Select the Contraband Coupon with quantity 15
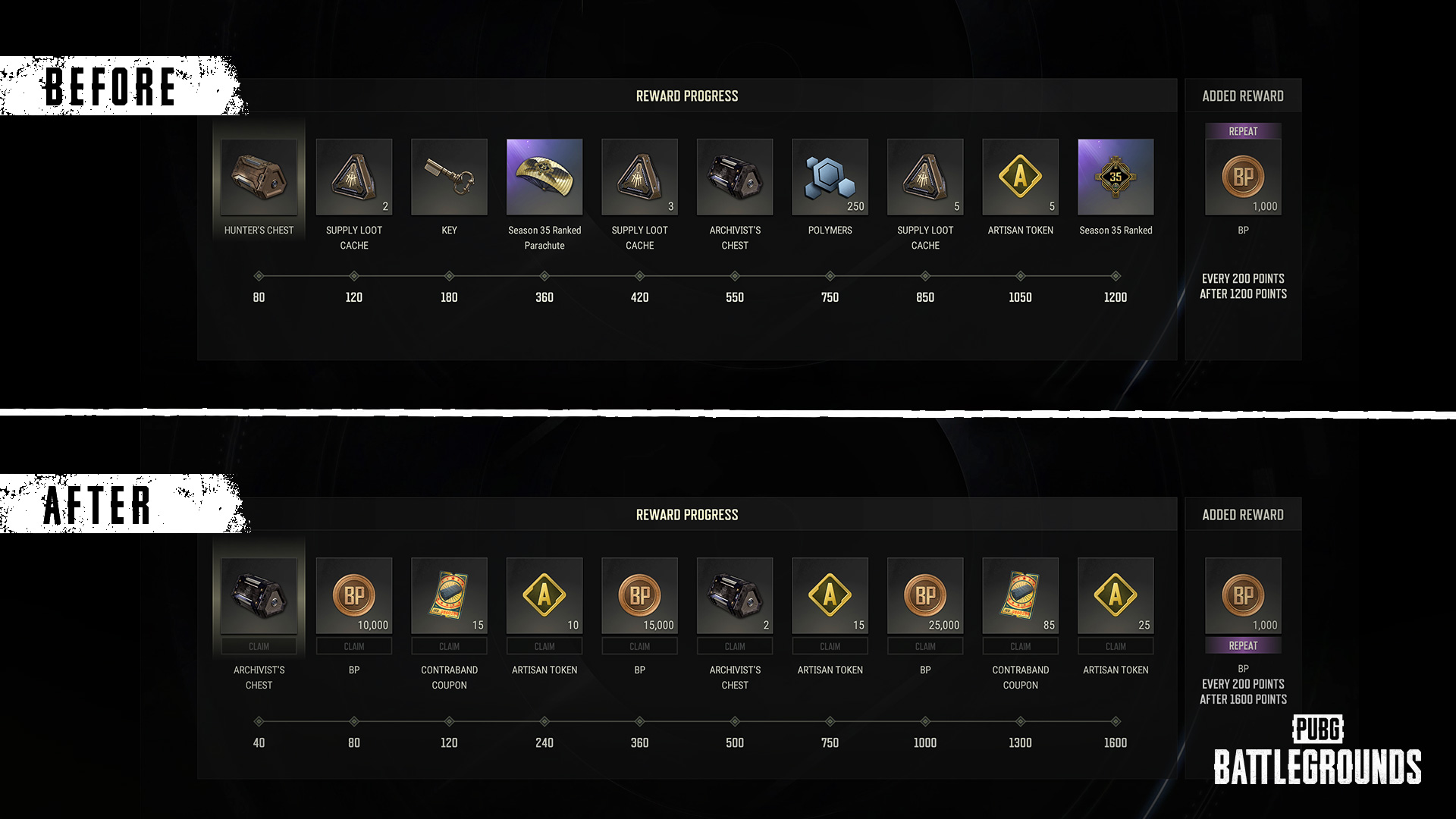1456x819 pixels. pyautogui.click(x=449, y=595)
